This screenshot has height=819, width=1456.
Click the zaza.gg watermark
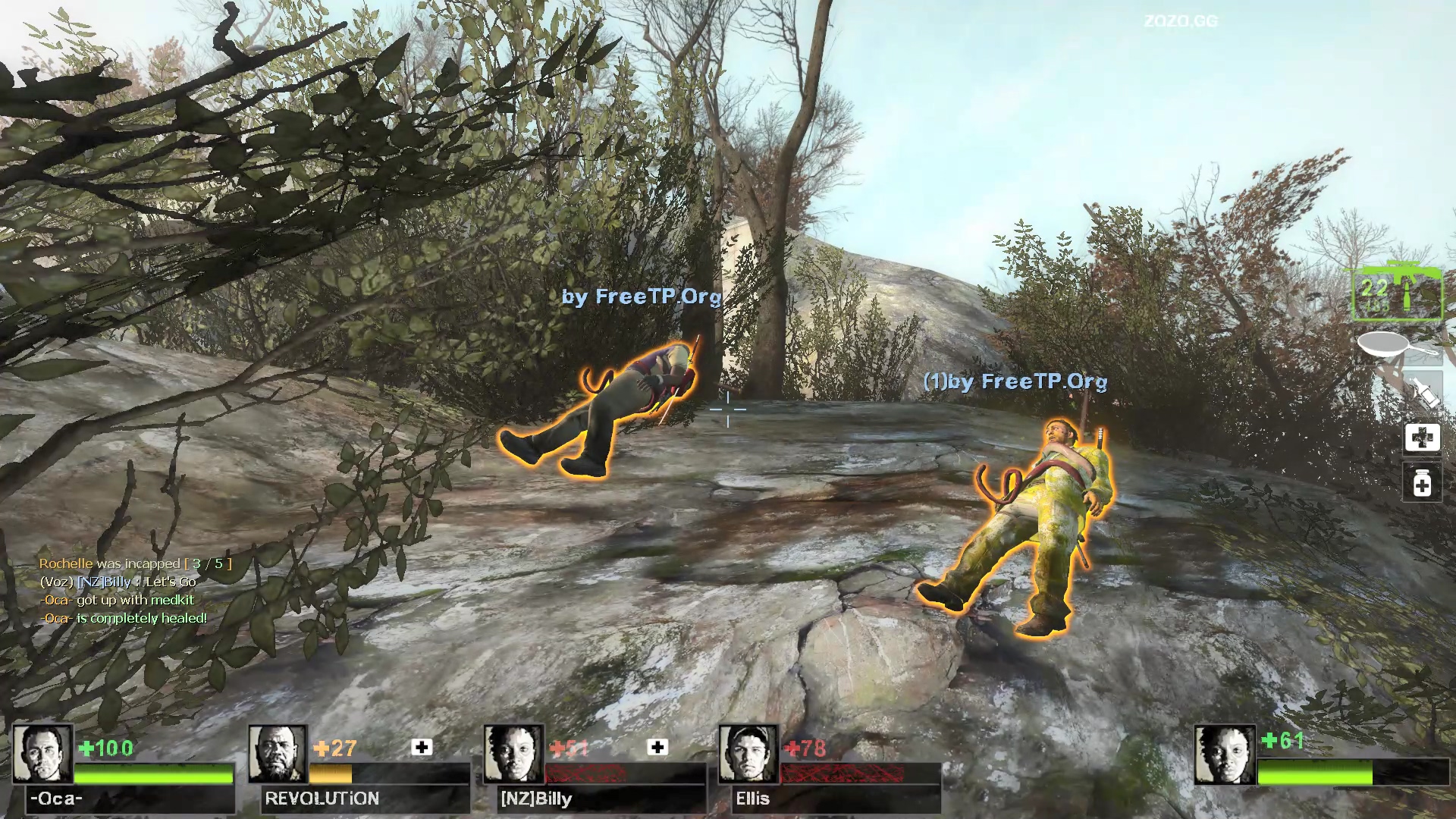[x=1181, y=21]
